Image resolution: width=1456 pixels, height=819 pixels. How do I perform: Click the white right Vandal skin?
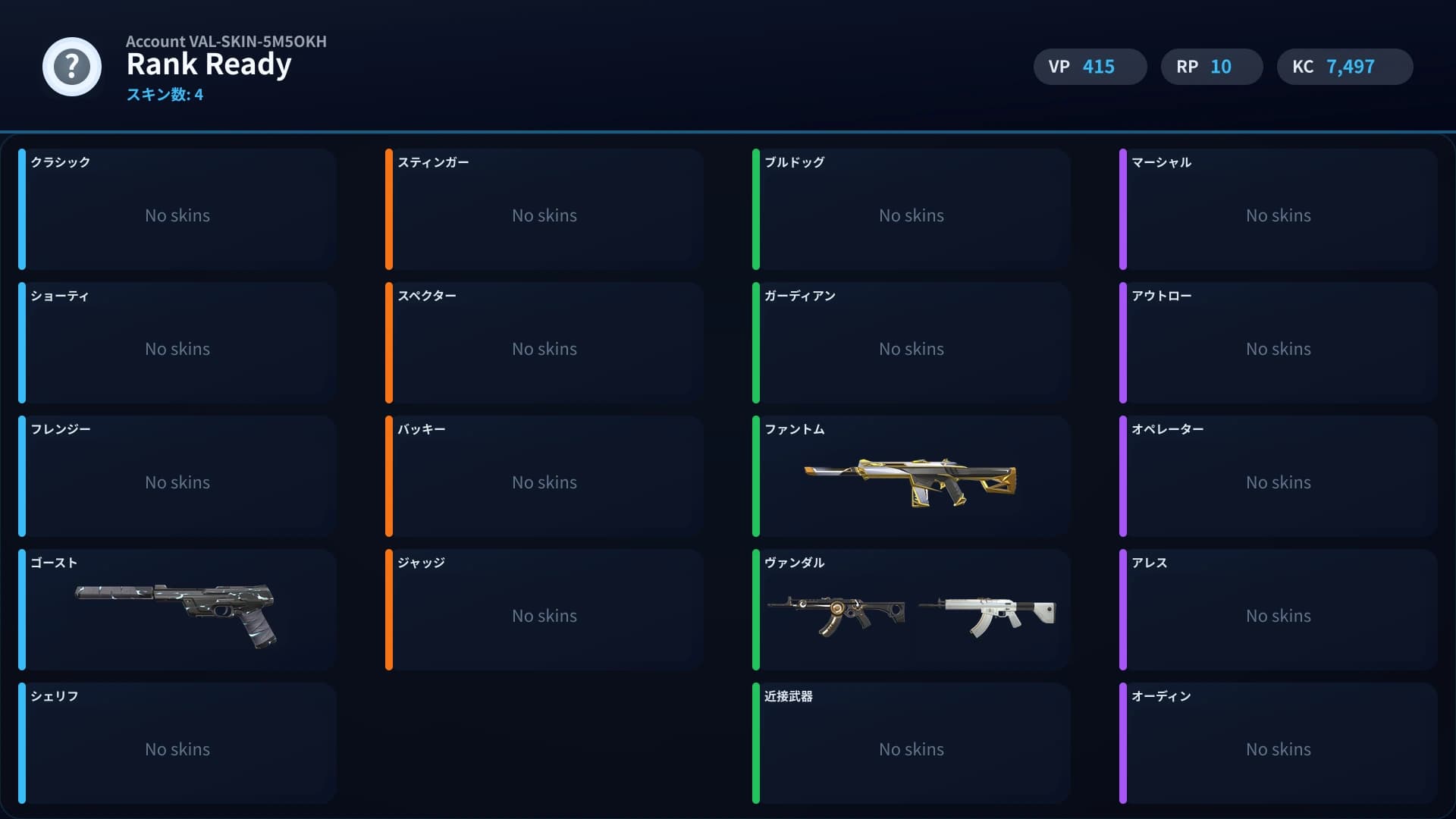click(x=986, y=610)
